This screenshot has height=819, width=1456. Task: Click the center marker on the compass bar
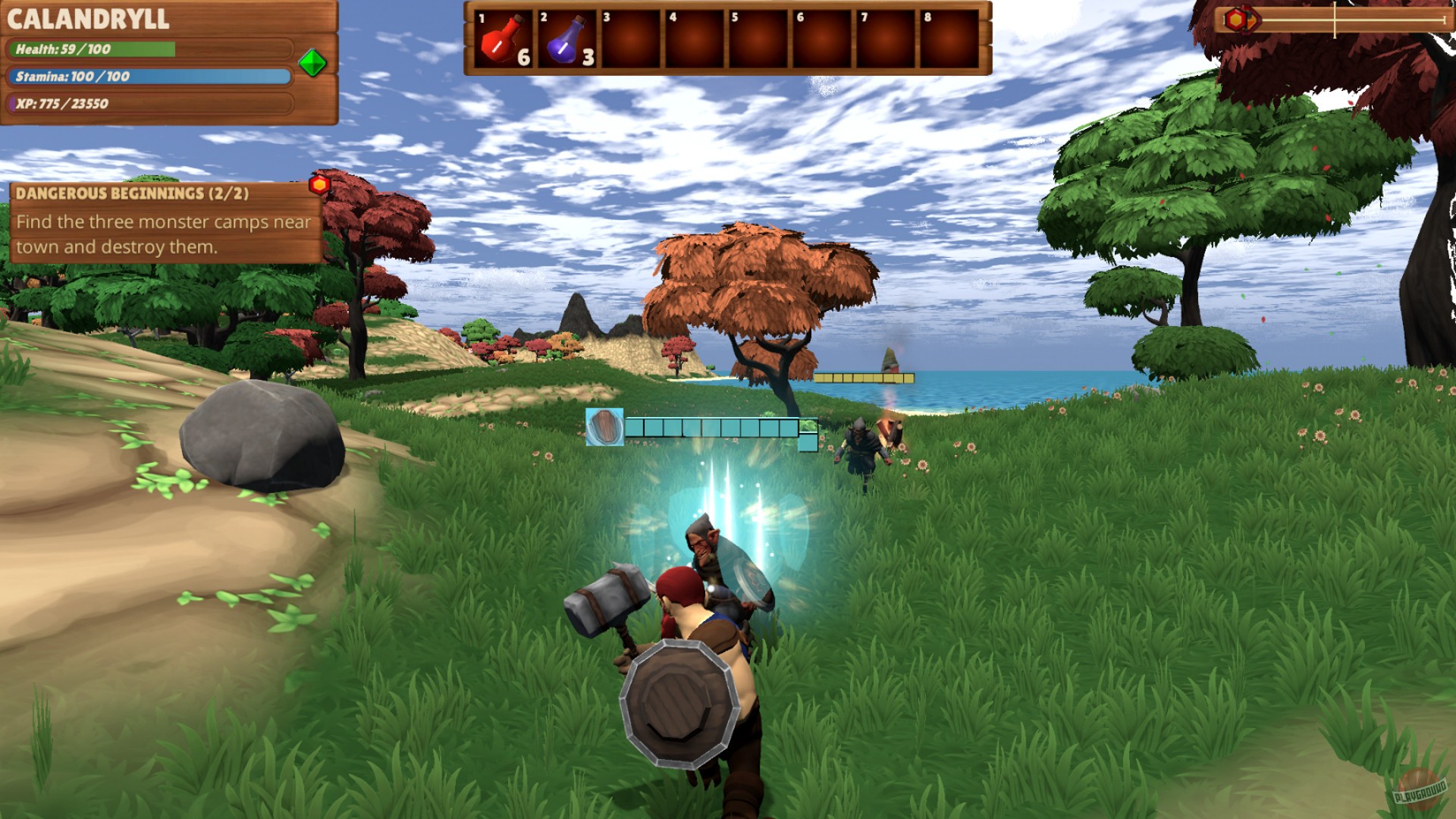point(1336,18)
